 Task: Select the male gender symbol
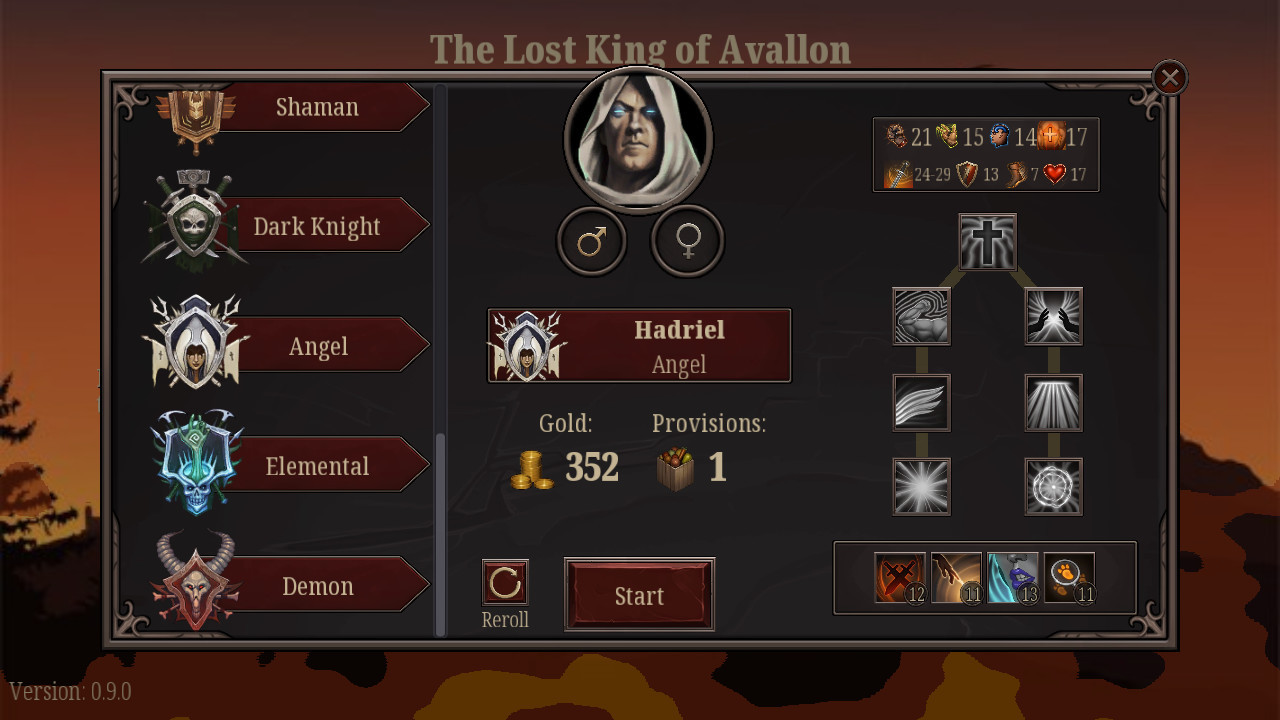(592, 241)
